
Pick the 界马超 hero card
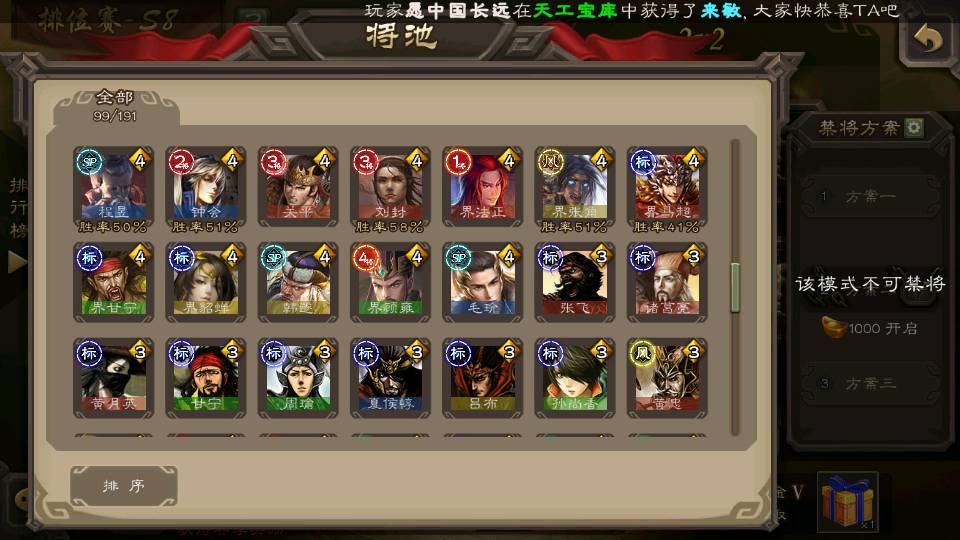(x=666, y=186)
